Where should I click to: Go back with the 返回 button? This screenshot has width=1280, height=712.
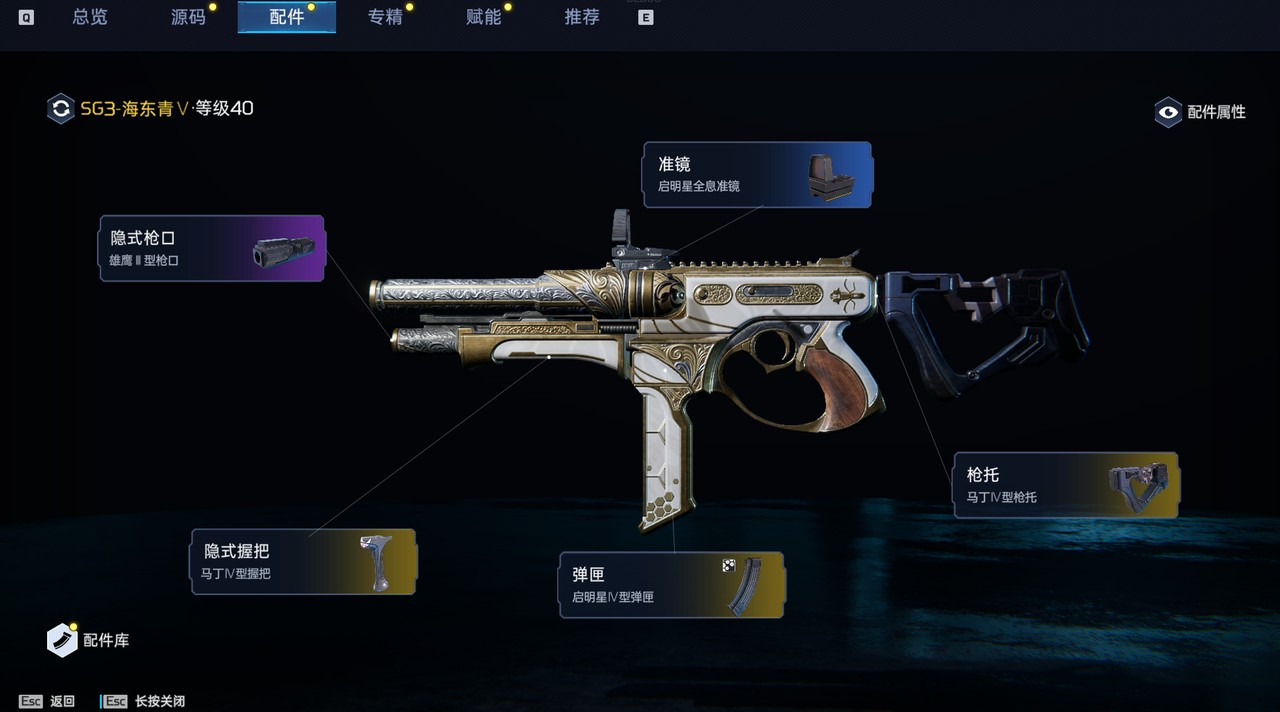pyautogui.click(x=48, y=701)
